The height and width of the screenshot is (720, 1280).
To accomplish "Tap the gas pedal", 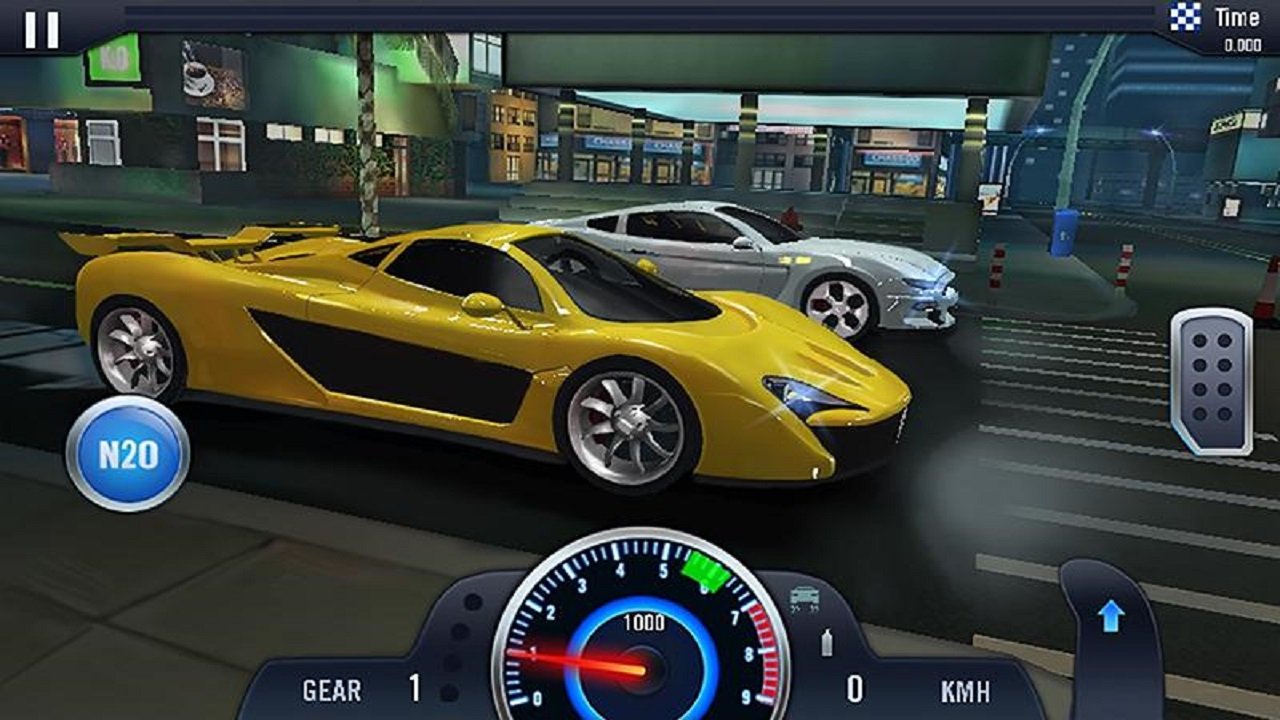I will click(1211, 381).
